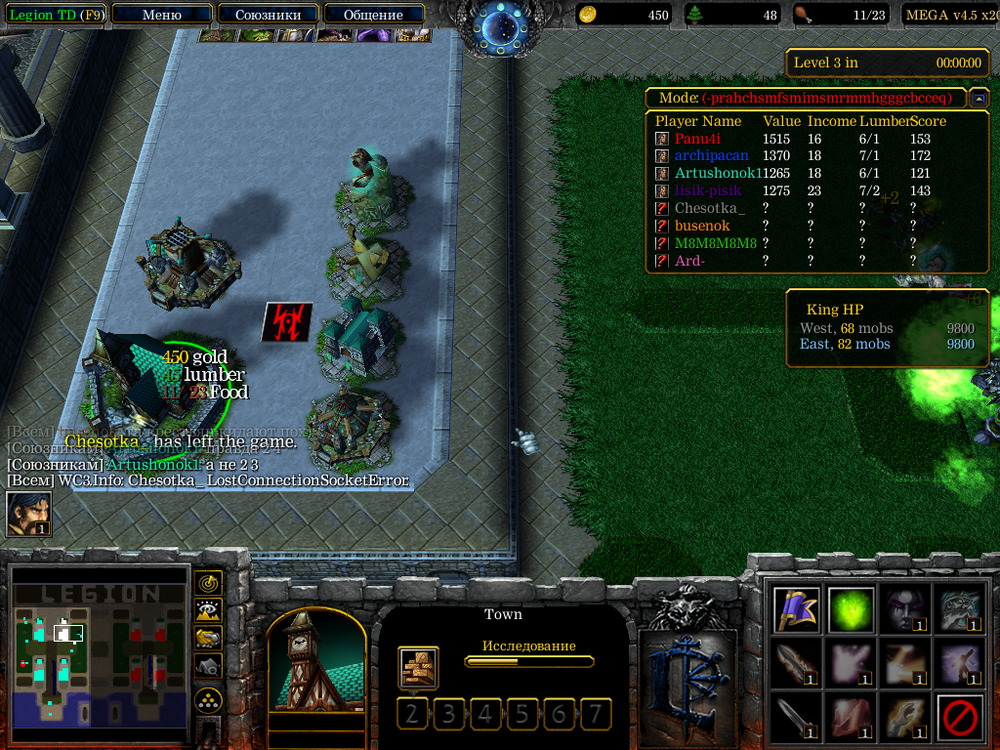Cancel the lumber research in queue
This screenshot has height=750, width=1000.
point(417,667)
